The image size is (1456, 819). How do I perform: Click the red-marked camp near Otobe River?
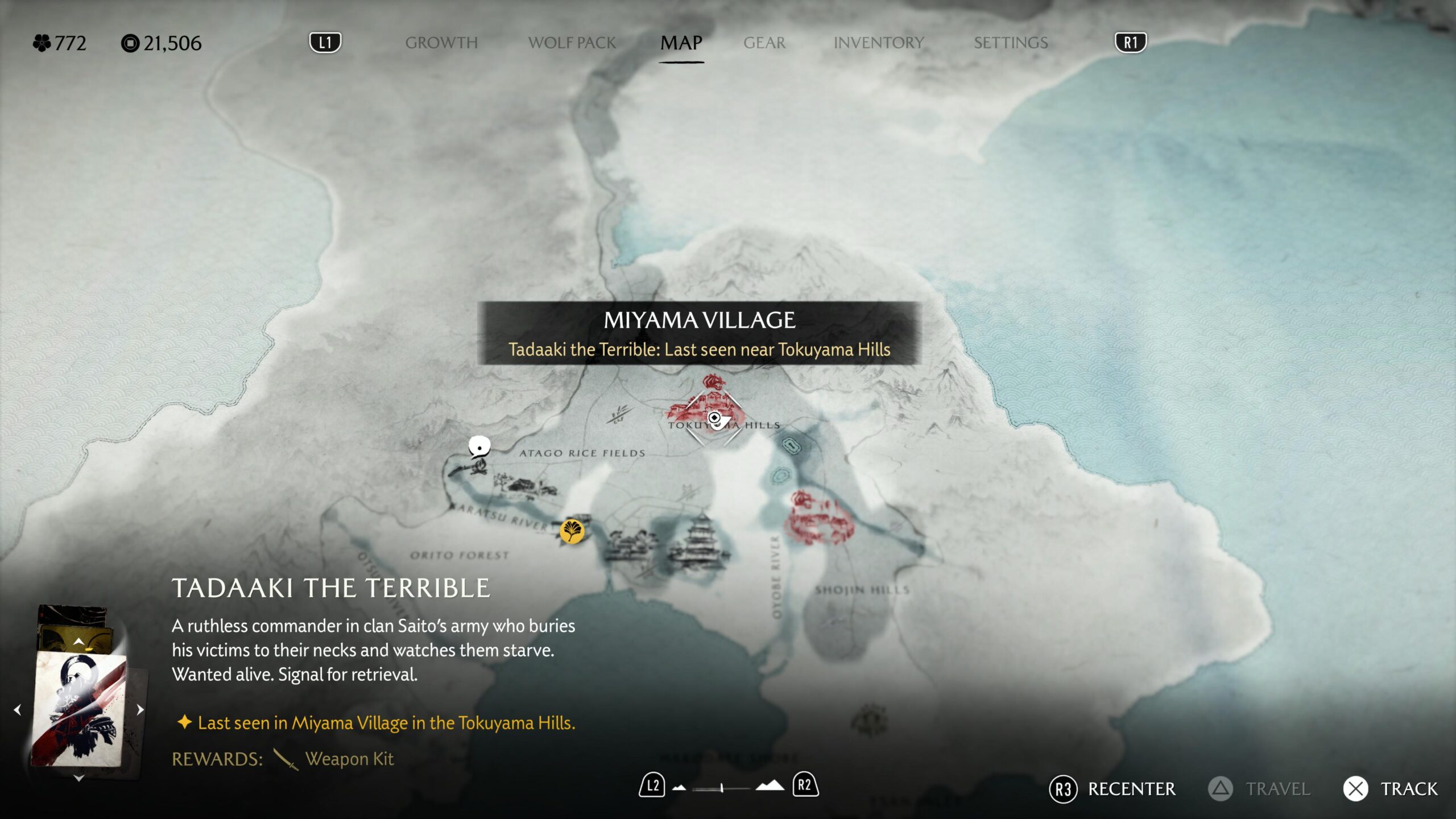point(819,518)
